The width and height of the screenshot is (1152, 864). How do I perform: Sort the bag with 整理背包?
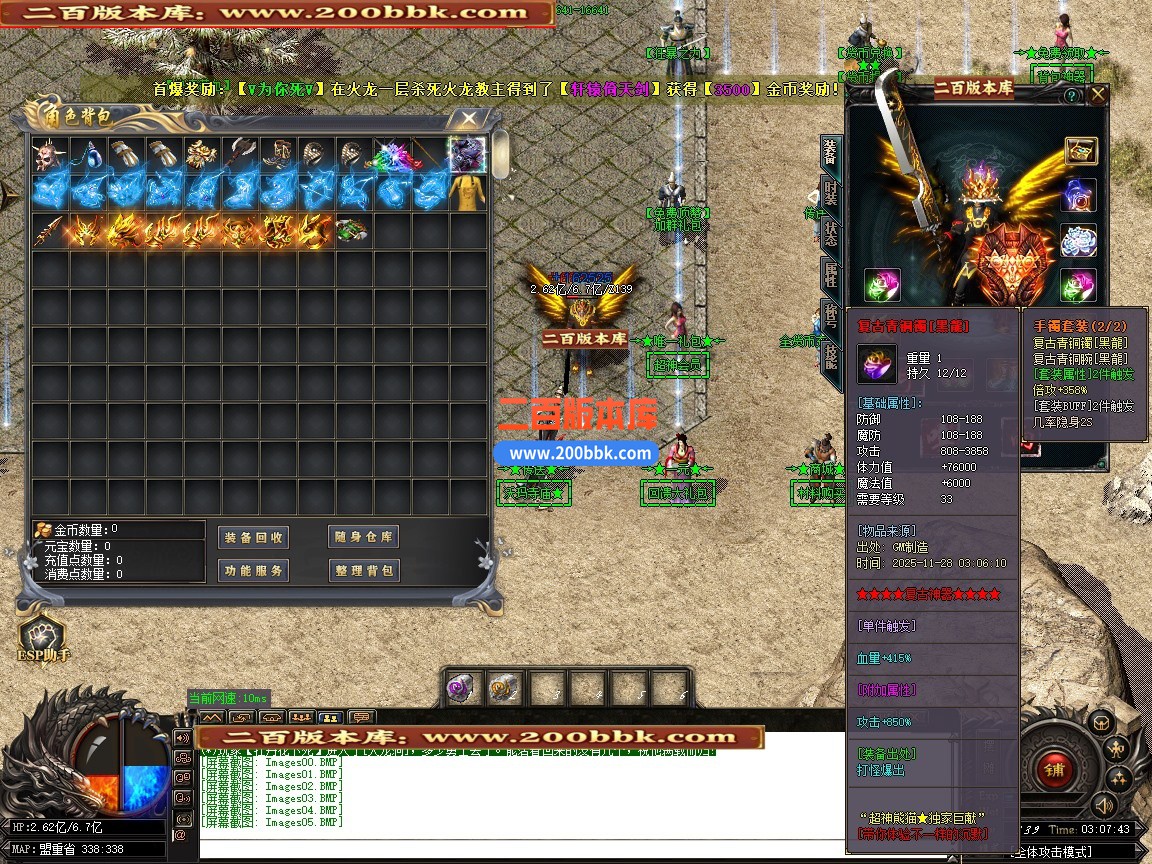(x=363, y=570)
